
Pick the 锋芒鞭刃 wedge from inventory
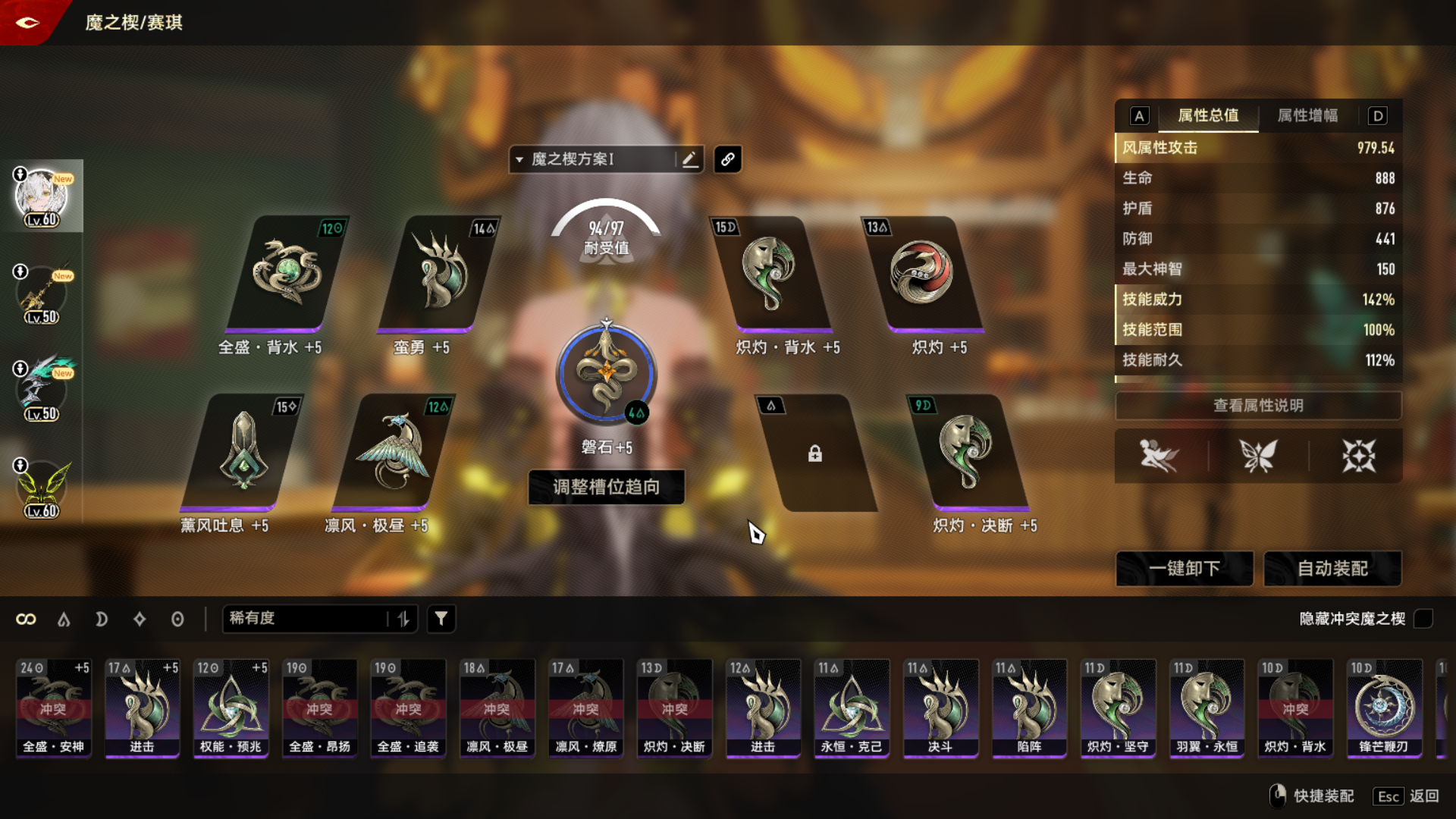coord(1383,708)
